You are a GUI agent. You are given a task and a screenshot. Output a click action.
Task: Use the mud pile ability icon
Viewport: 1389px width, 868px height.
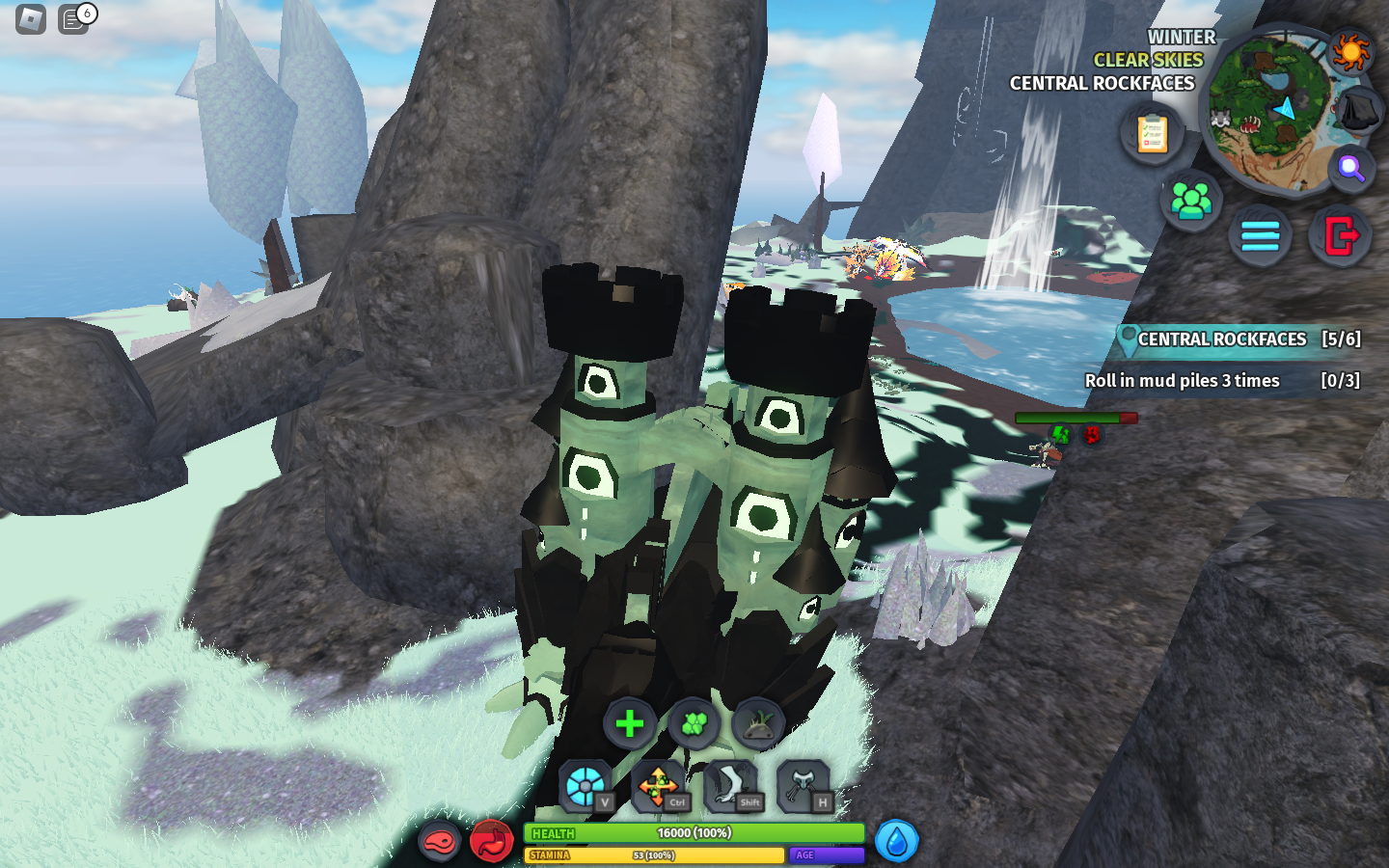coord(758,723)
